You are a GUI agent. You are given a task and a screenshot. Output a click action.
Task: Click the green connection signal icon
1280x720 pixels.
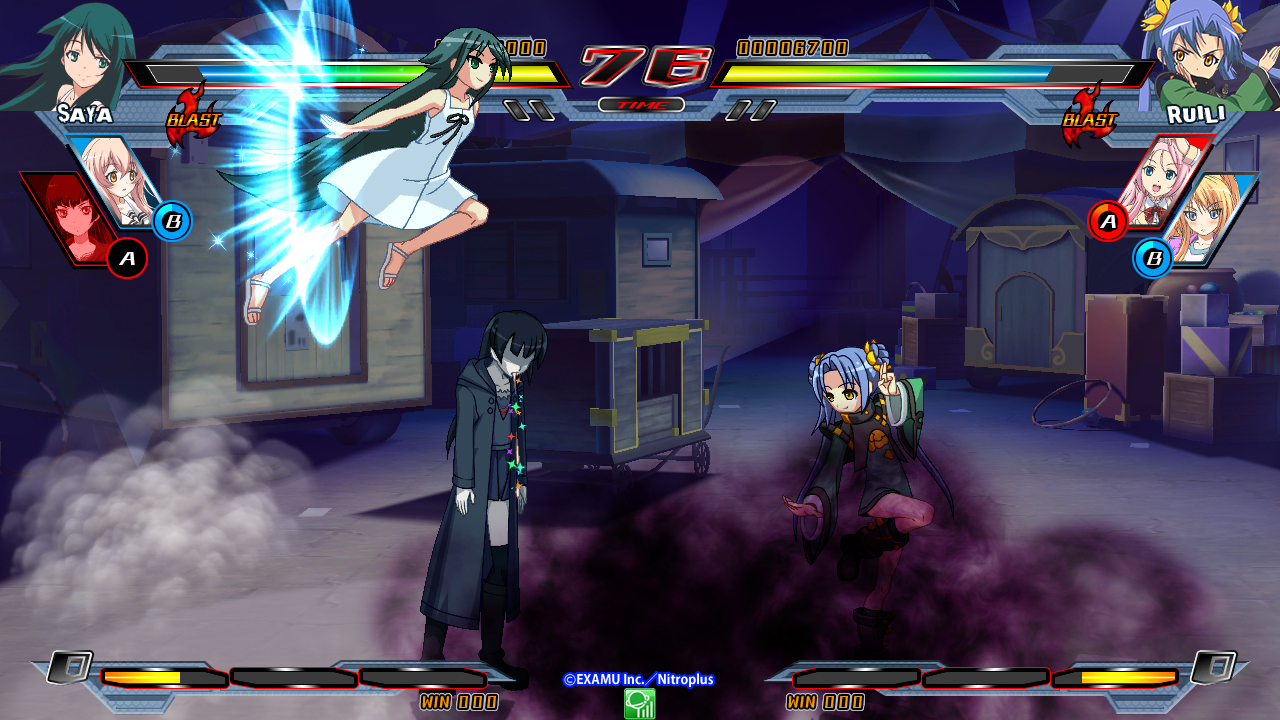[639, 704]
